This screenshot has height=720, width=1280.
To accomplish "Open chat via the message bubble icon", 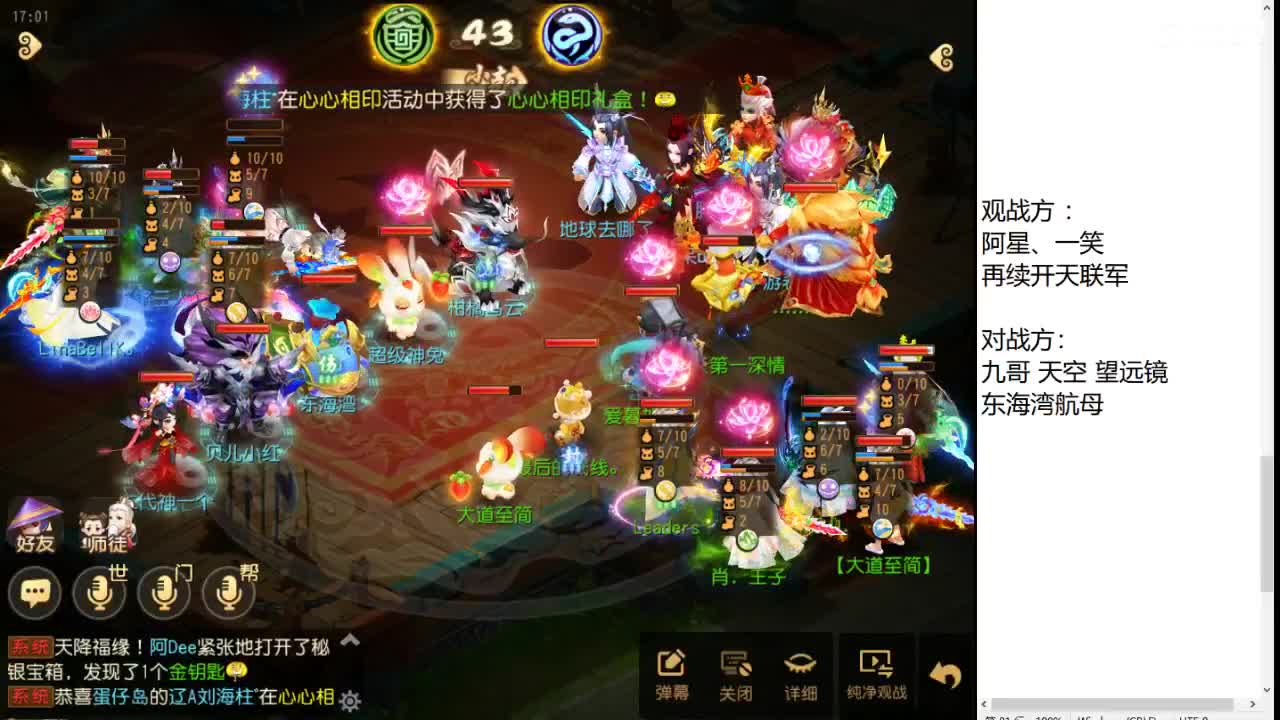I will click(x=35, y=593).
